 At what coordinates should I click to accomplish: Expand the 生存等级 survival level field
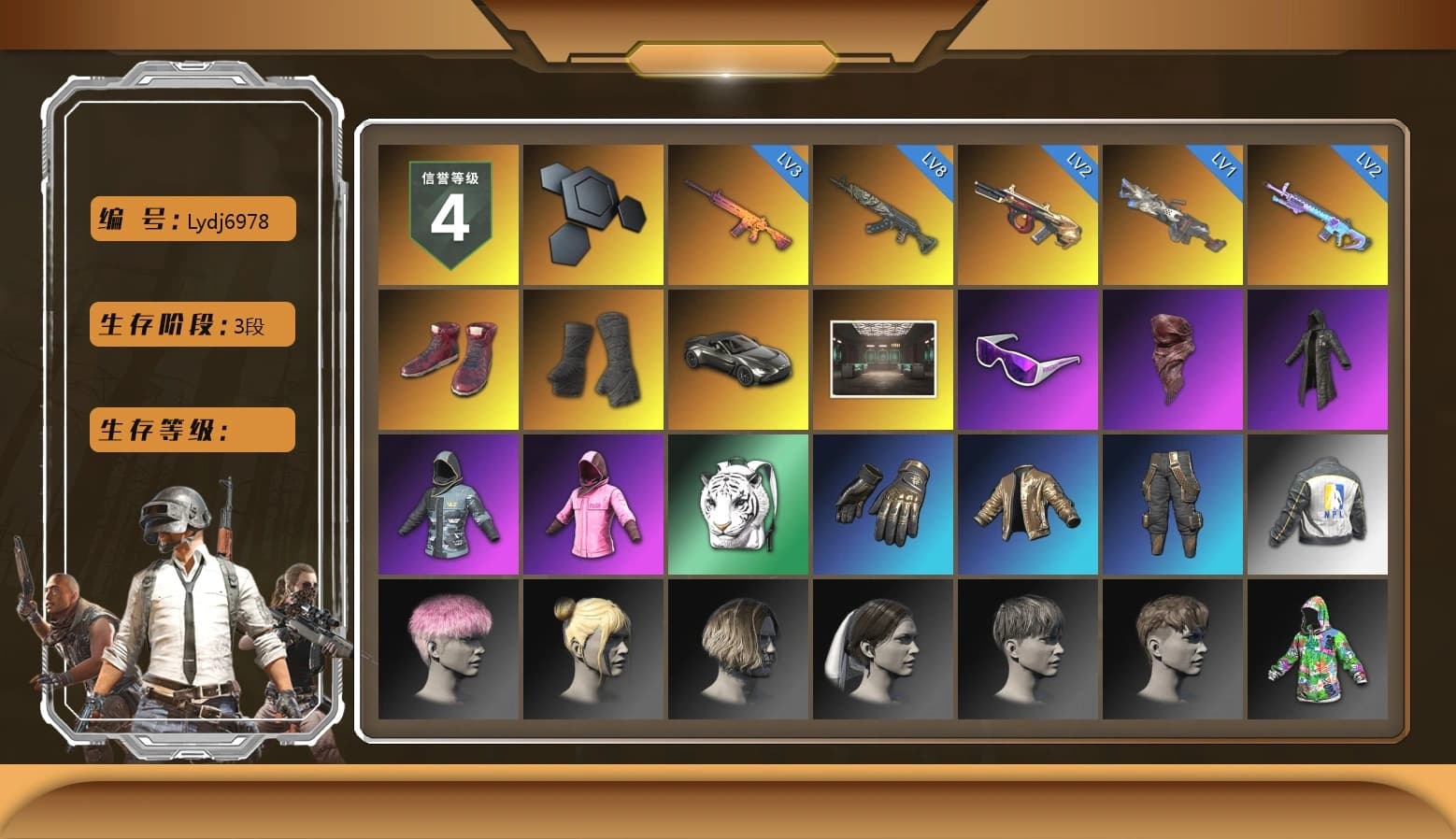(191, 430)
